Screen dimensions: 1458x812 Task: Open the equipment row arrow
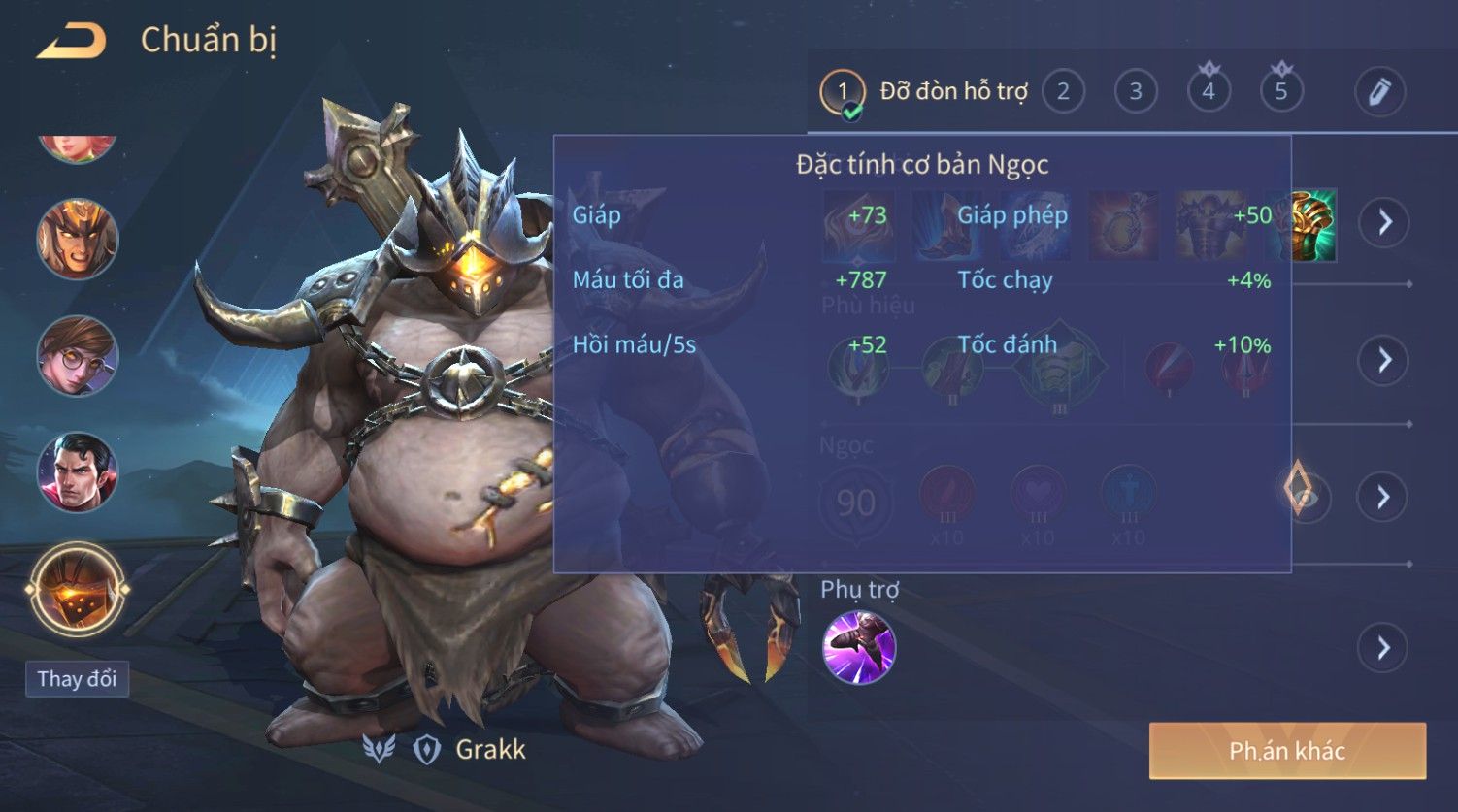pyautogui.click(x=1384, y=222)
